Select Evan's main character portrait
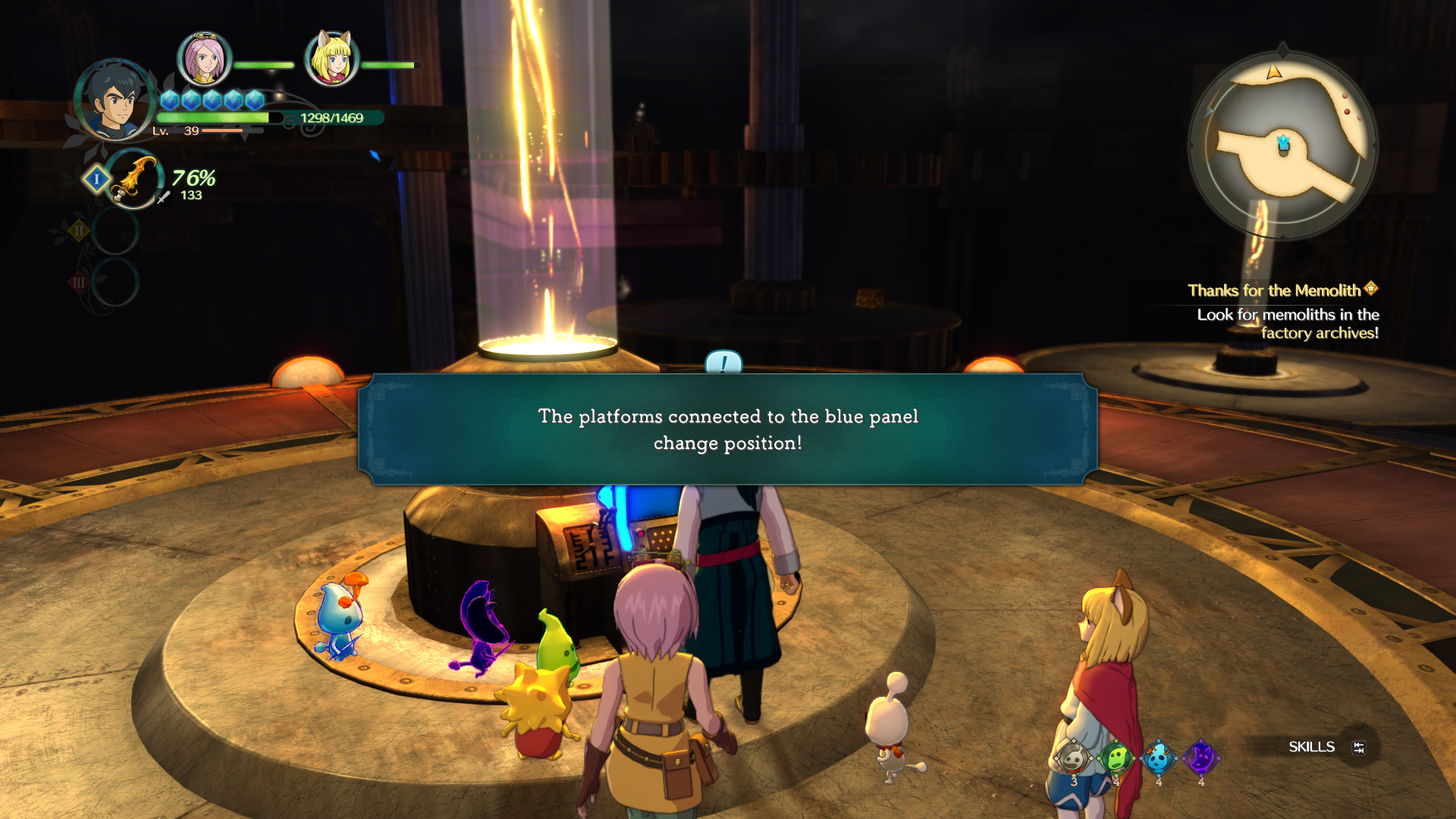Image resolution: width=1456 pixels, height=819 pixels. [114, 101]
